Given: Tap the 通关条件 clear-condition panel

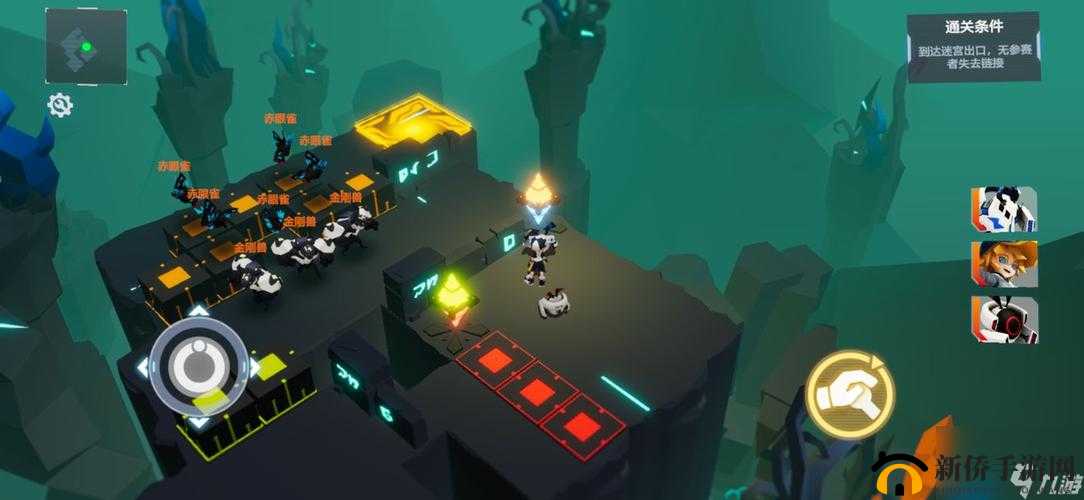Looking at the screenshot, I should pos(972,45).
